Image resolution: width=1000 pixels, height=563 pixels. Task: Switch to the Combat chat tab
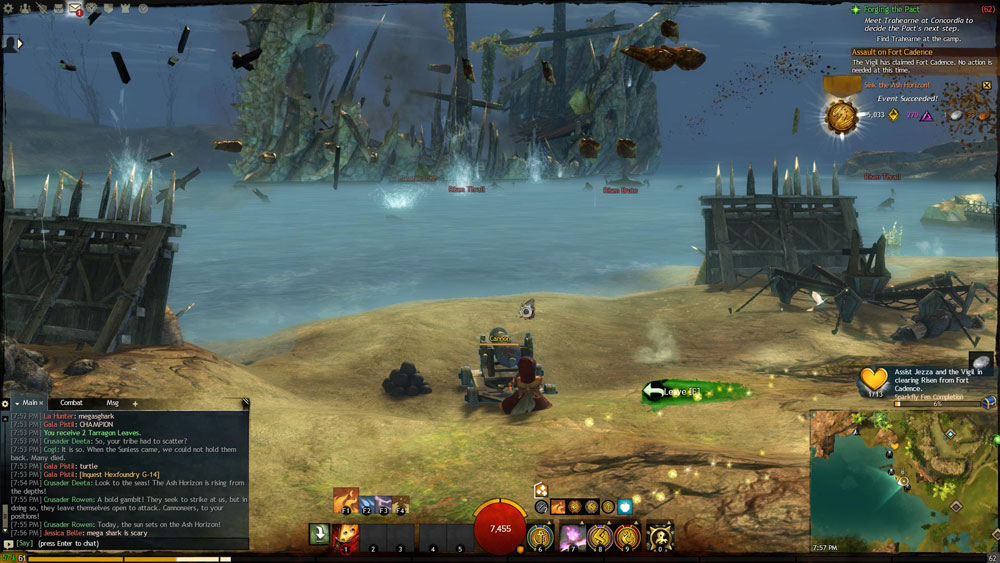[72, 403]
